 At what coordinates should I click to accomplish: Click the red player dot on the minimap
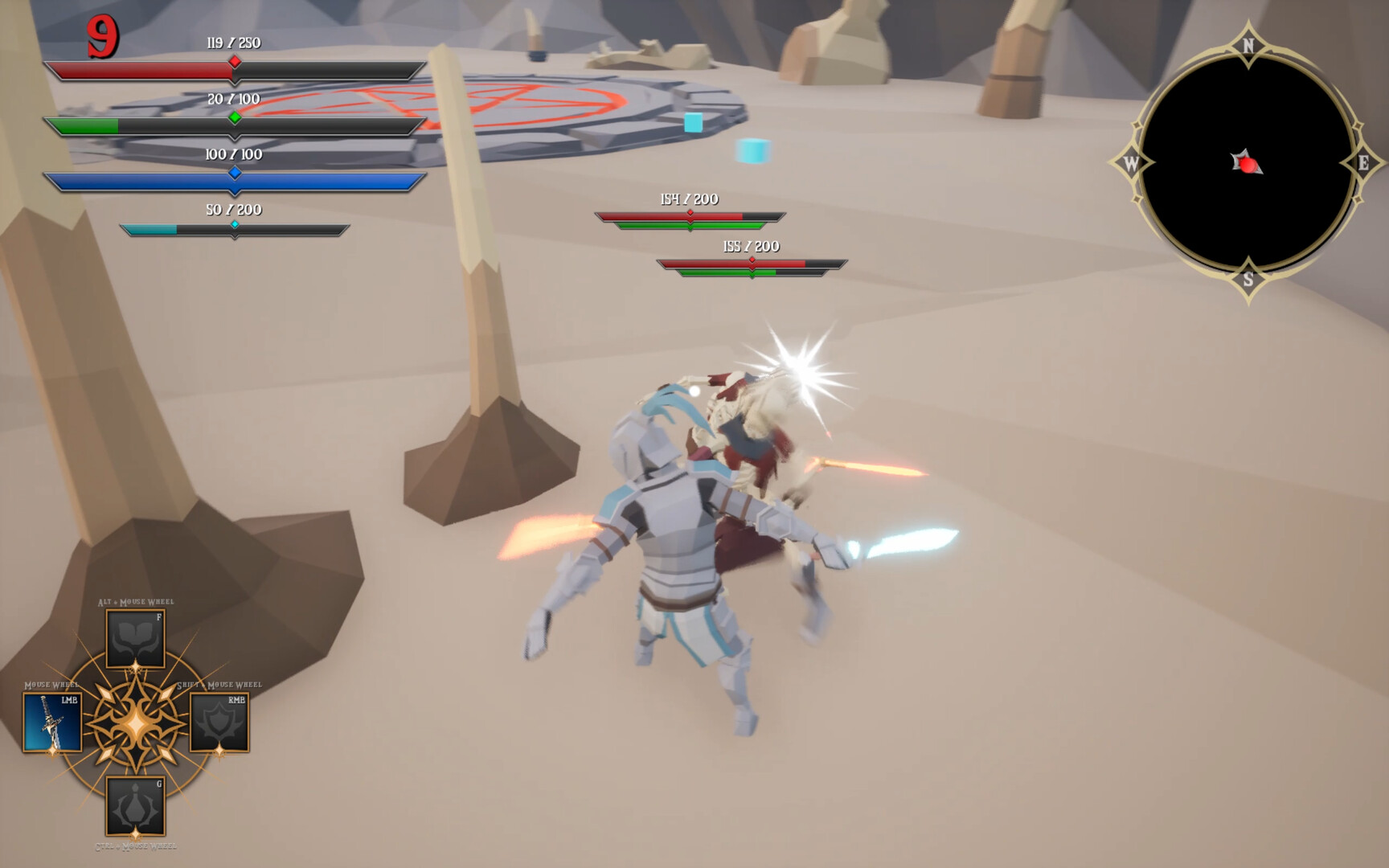1247,166
